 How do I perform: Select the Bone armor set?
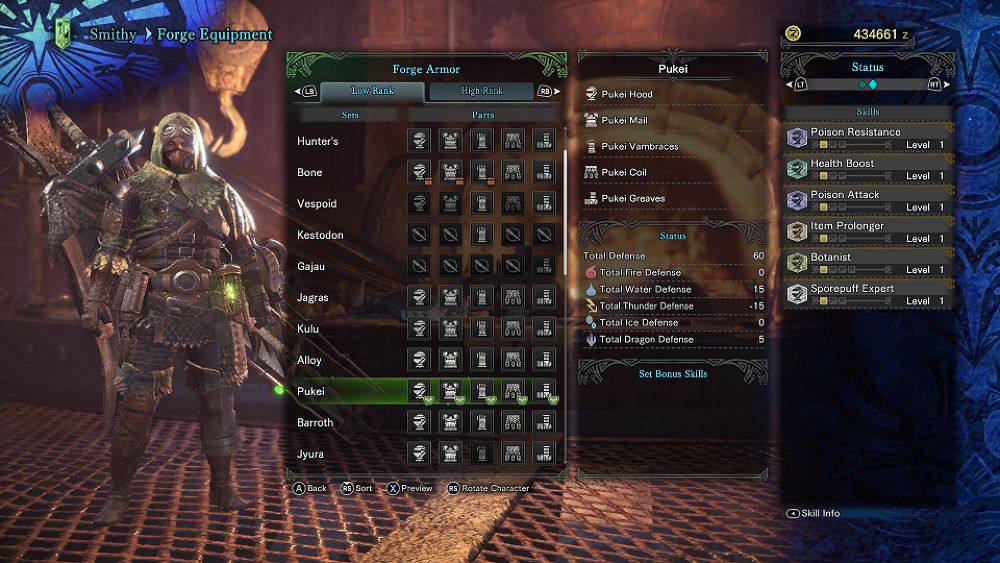coord(310,173)
